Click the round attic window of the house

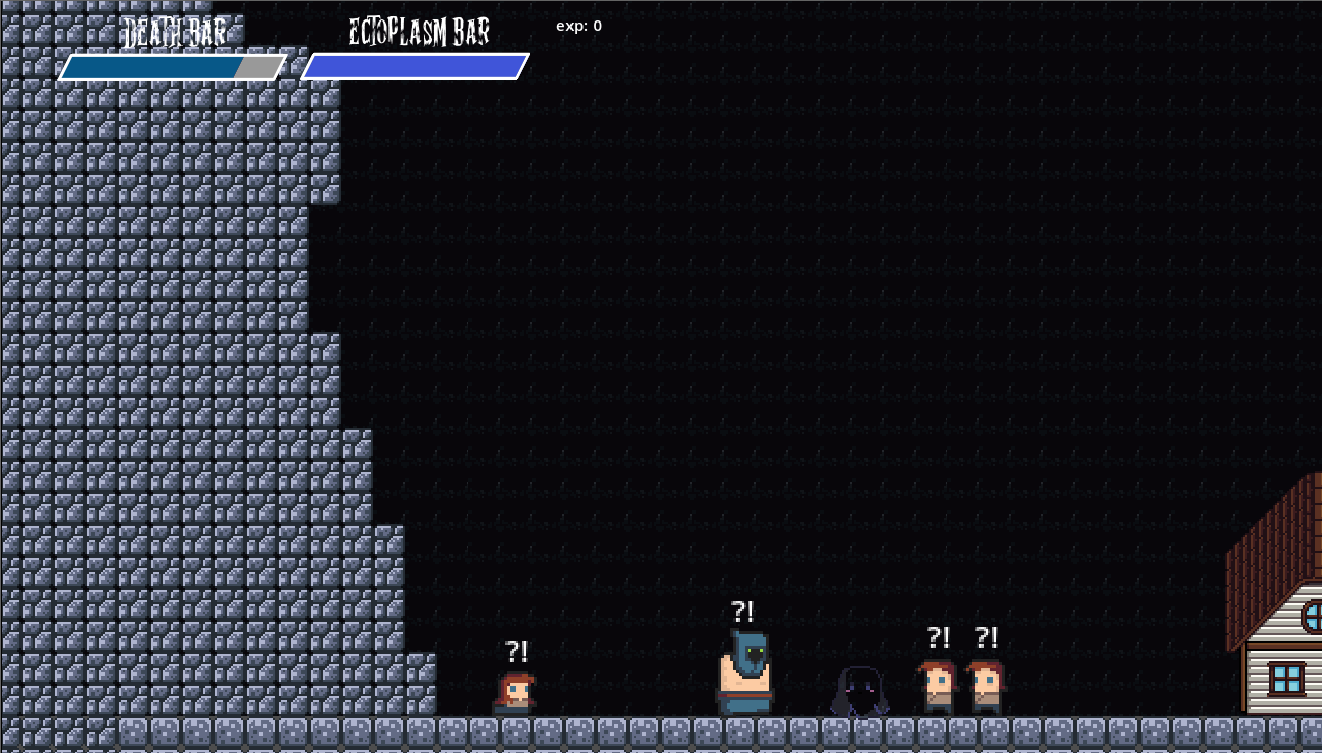click(x=1314, y=616)
